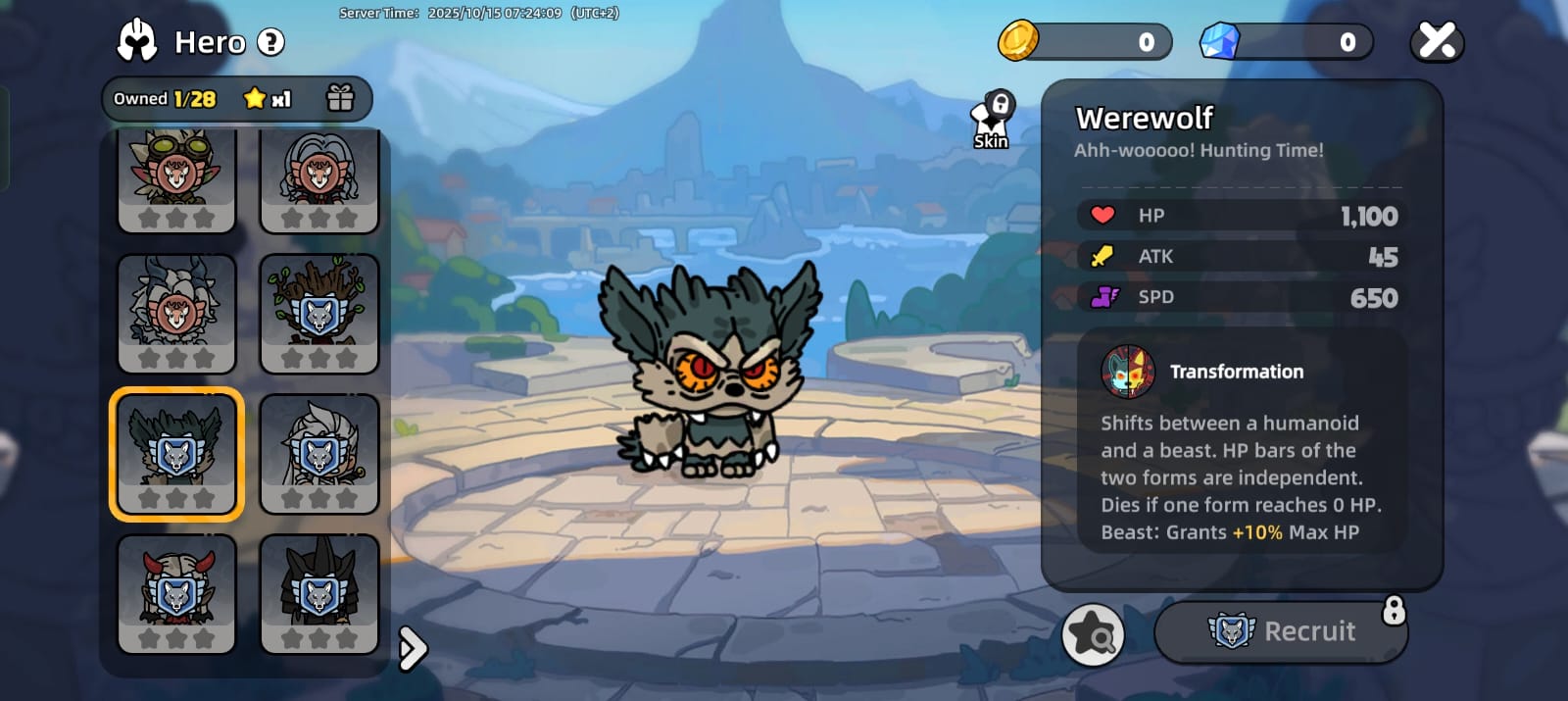Select the white-haired wolf-badge hero portrait
This screenshot has width=1568, height=701.
point(318,454)
